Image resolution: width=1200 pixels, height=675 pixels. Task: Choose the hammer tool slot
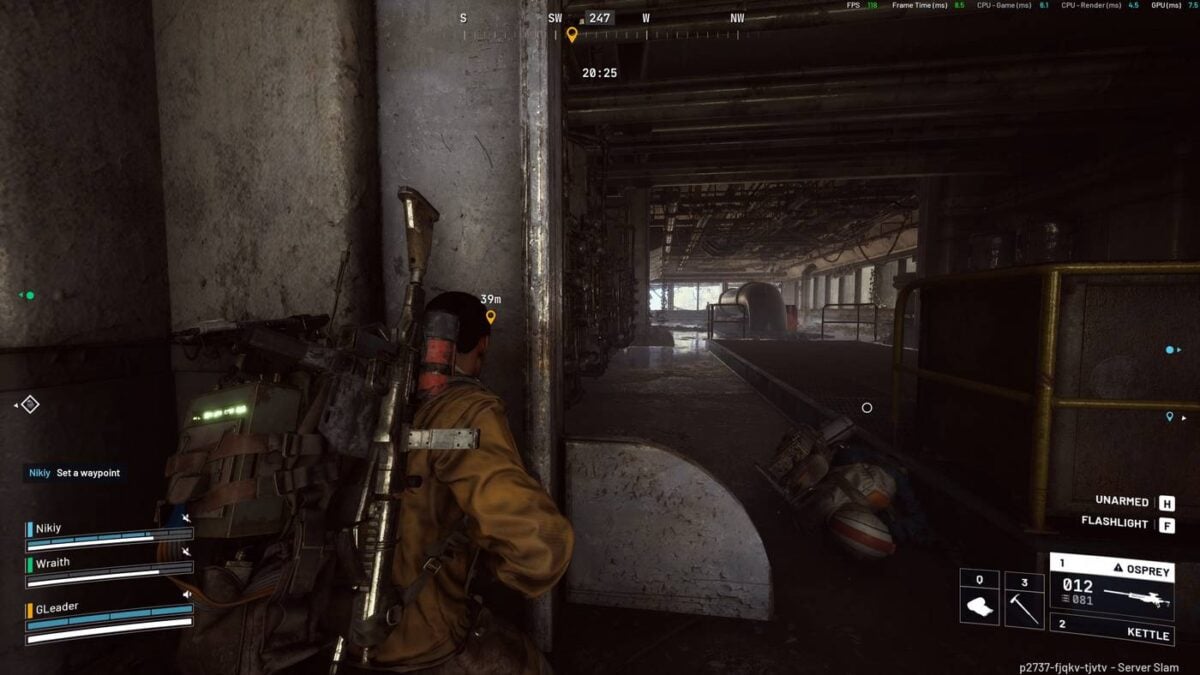point(1023,599)
